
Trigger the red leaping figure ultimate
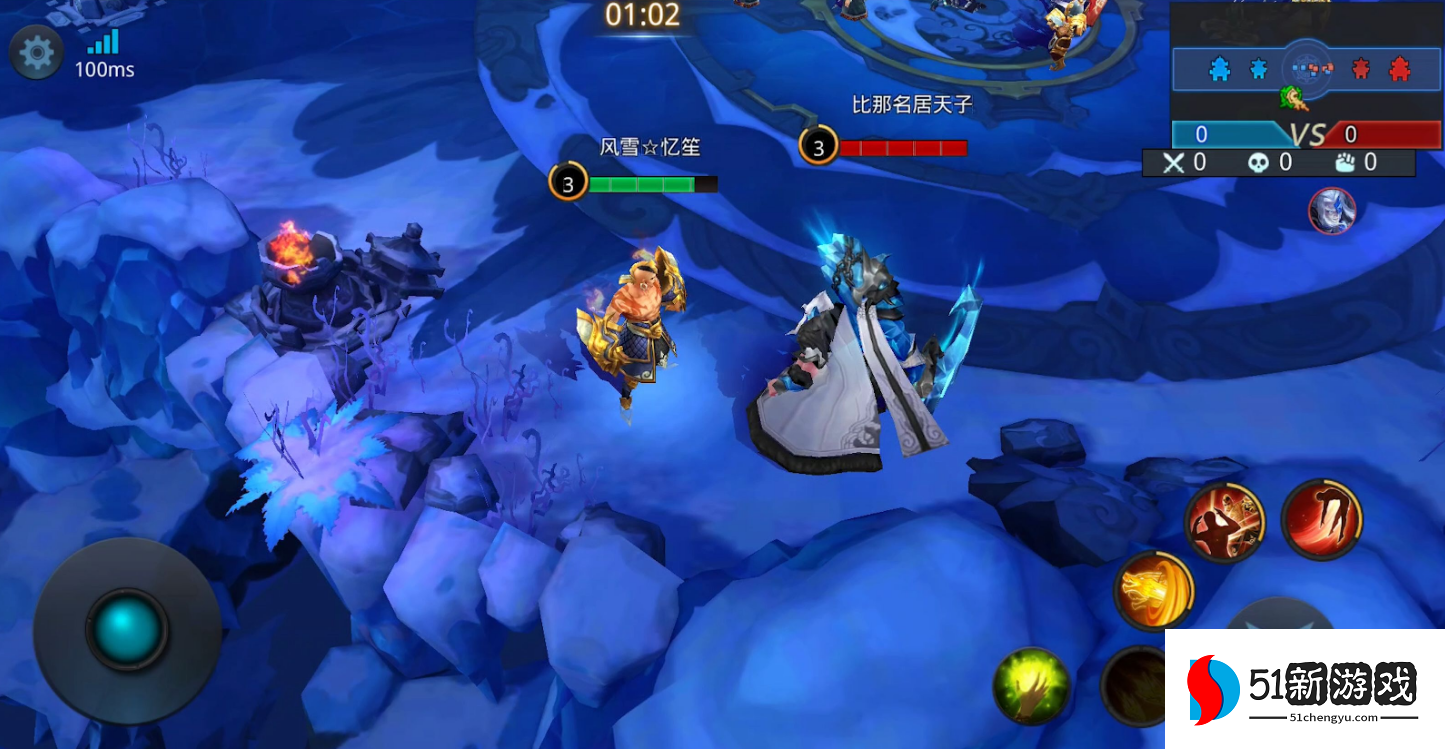pyautogui.click(x=1321, y=518)
